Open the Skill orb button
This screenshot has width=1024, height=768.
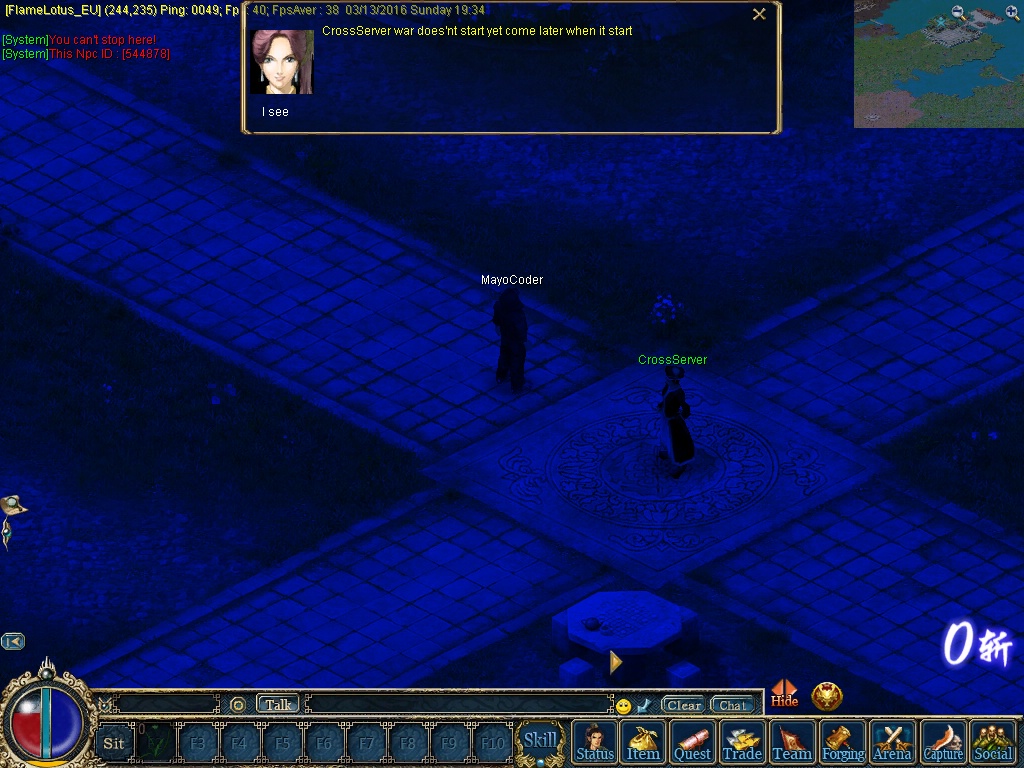coord(541,741)
